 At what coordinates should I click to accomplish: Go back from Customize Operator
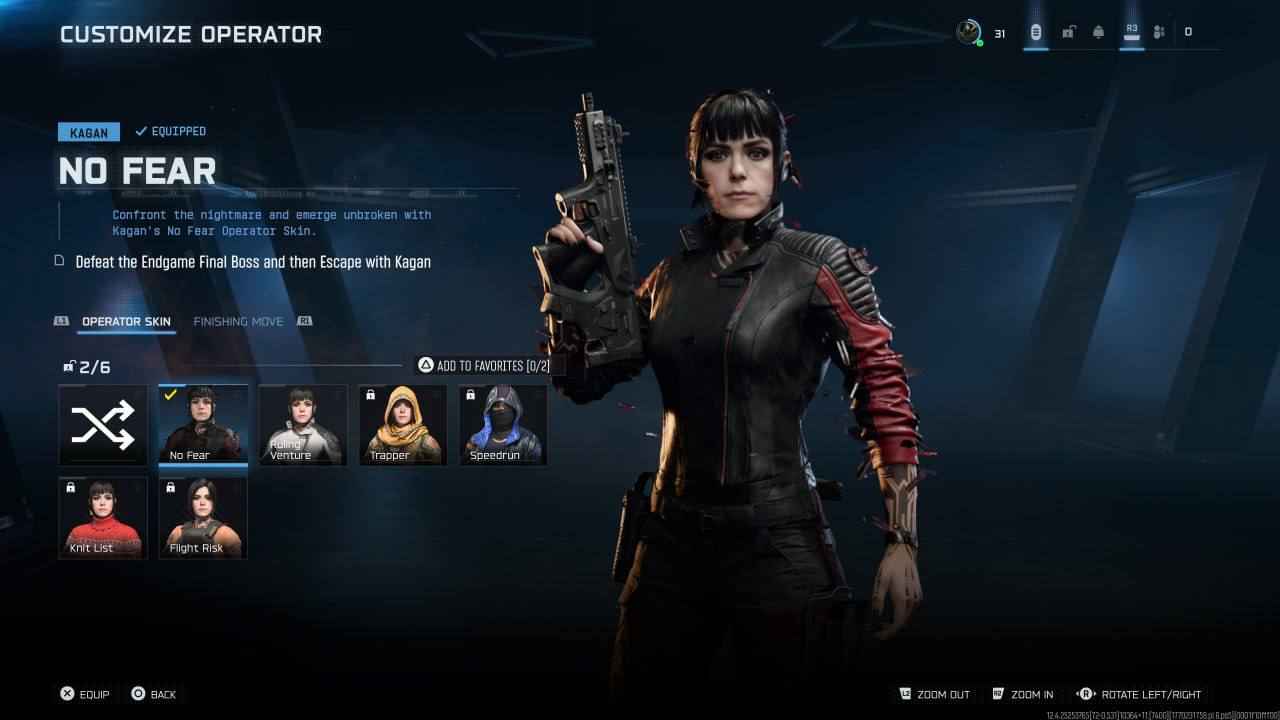(x=153, y=694)
